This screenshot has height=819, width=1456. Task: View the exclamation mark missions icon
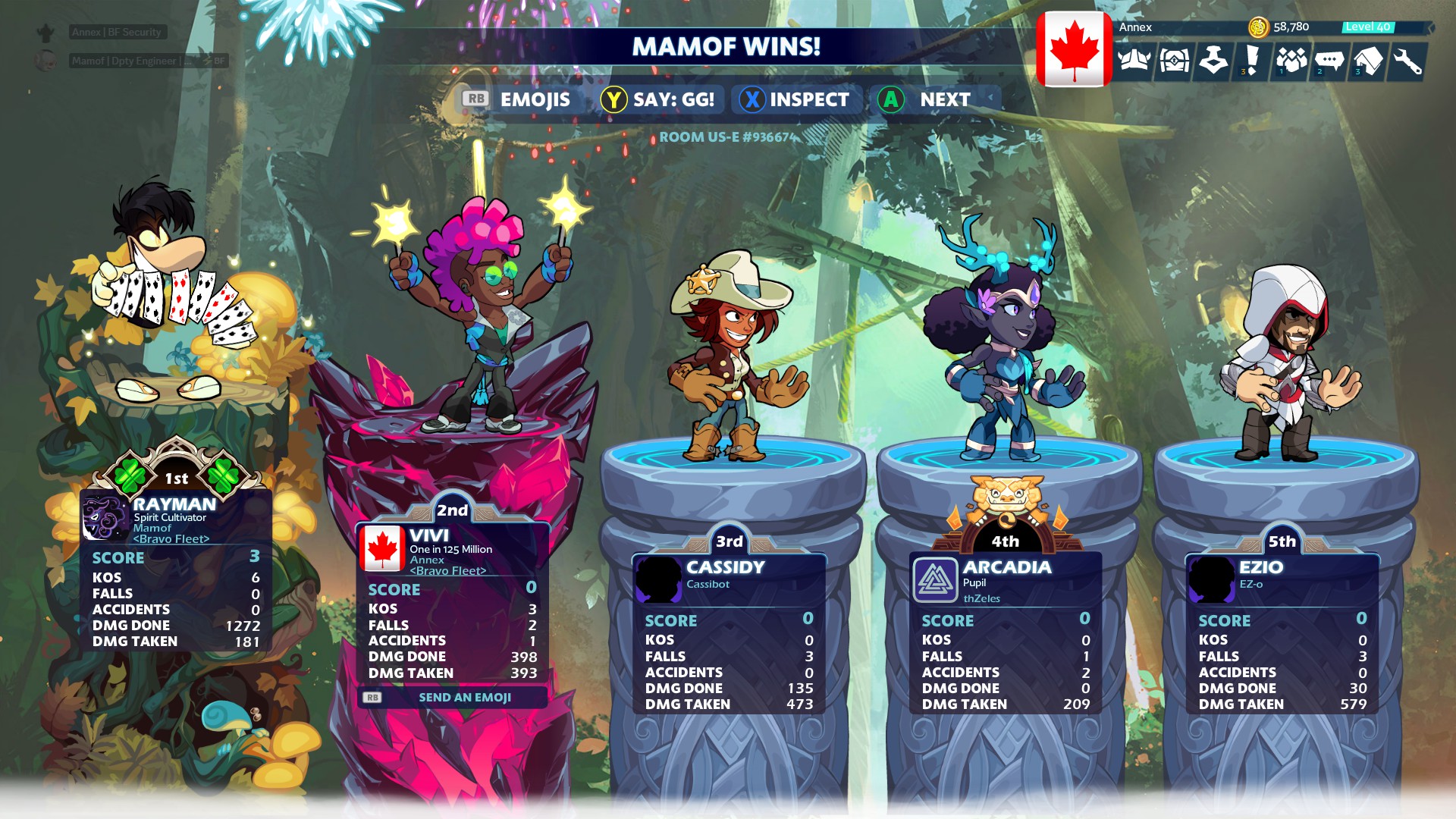[x=1251, y=61]
